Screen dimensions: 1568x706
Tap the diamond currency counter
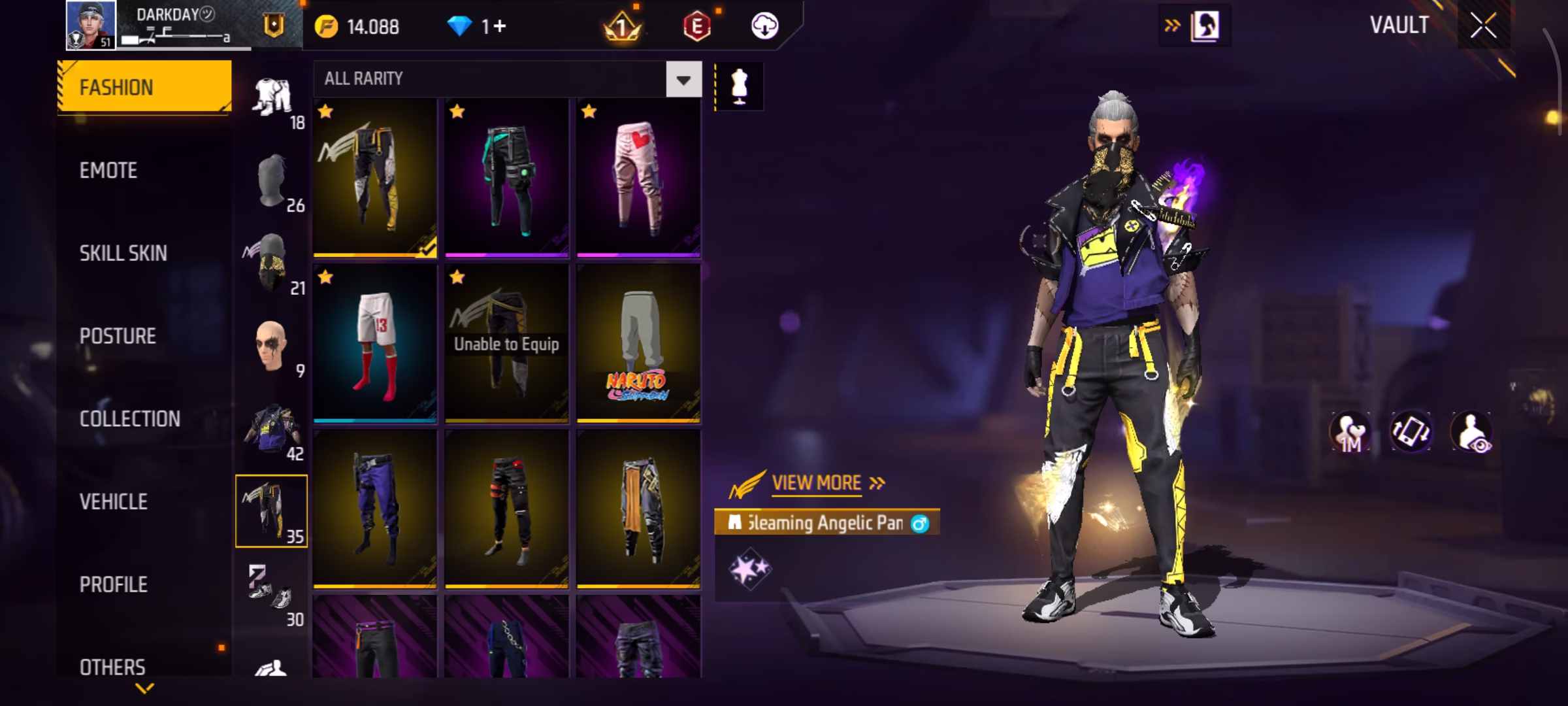click(x=477, y=27)
